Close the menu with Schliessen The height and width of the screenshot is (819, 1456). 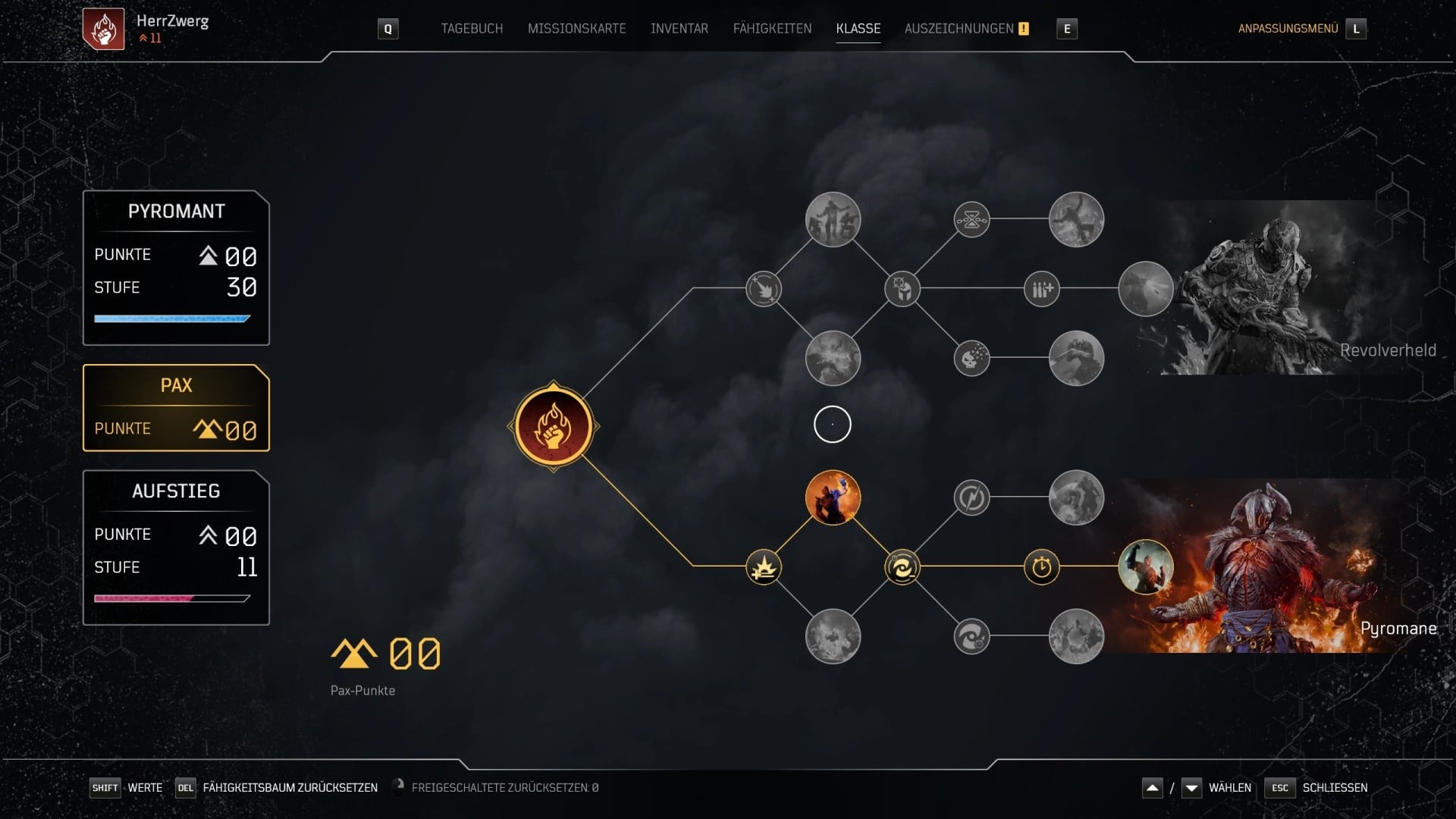pos(1335,788)
